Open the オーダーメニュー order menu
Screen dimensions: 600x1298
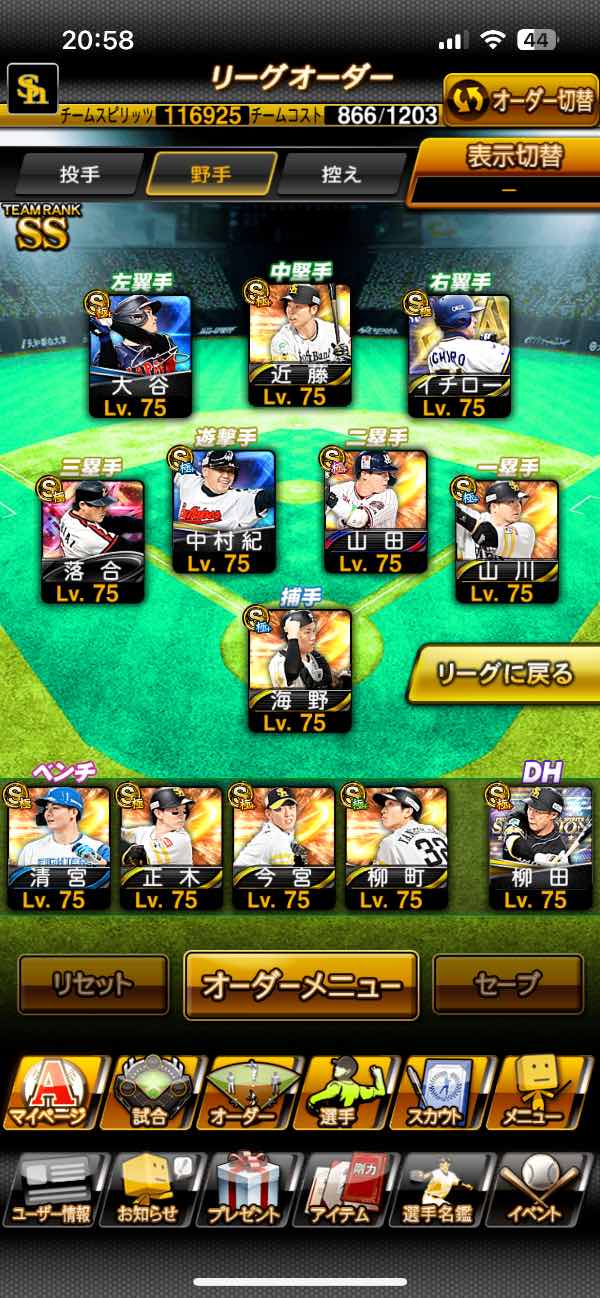pyautogui.click(x=301, y=985)
